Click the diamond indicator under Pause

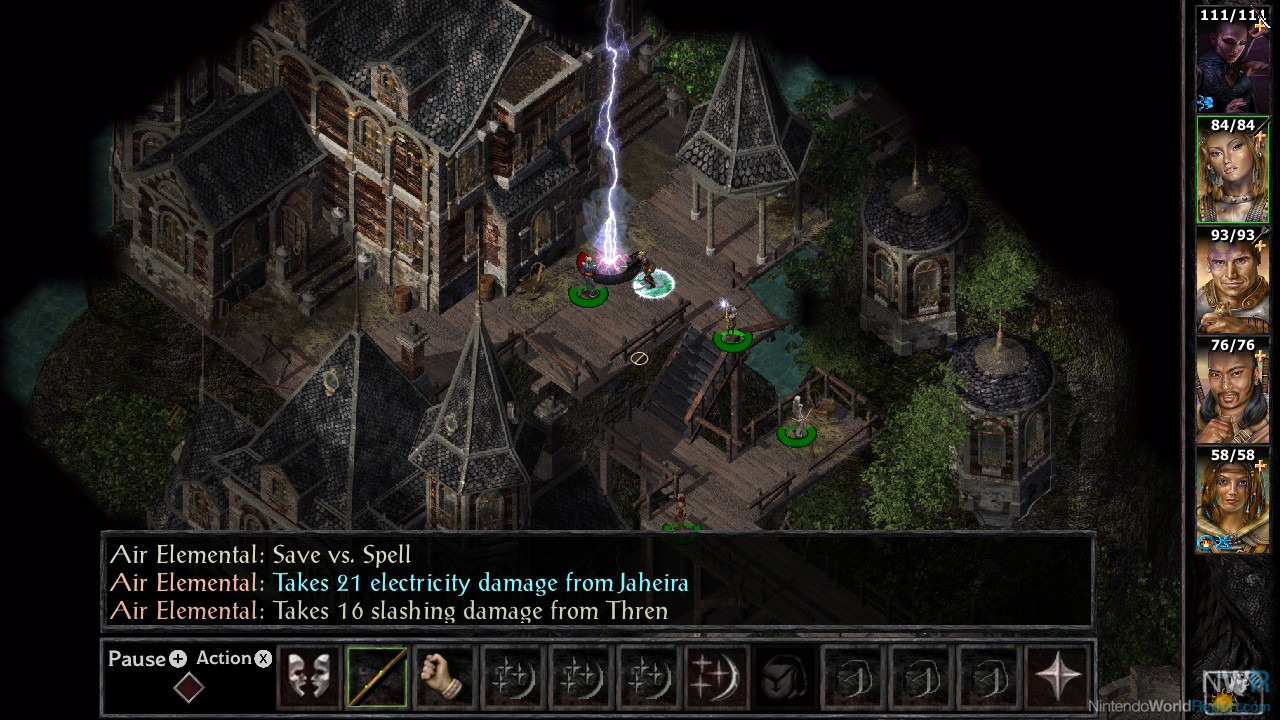coord(188,688)
